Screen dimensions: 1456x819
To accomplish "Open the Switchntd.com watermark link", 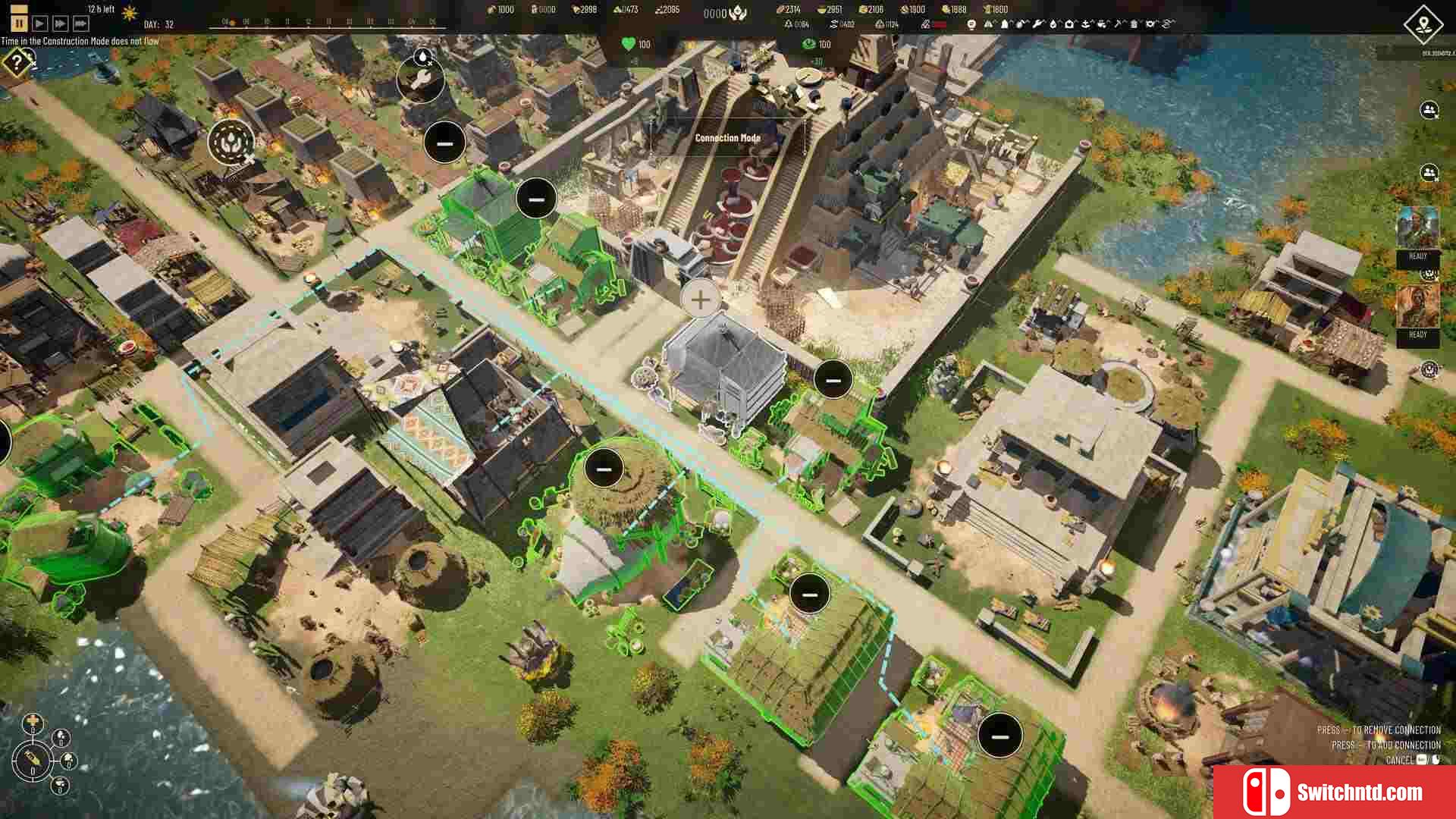I will (1335, 792).
